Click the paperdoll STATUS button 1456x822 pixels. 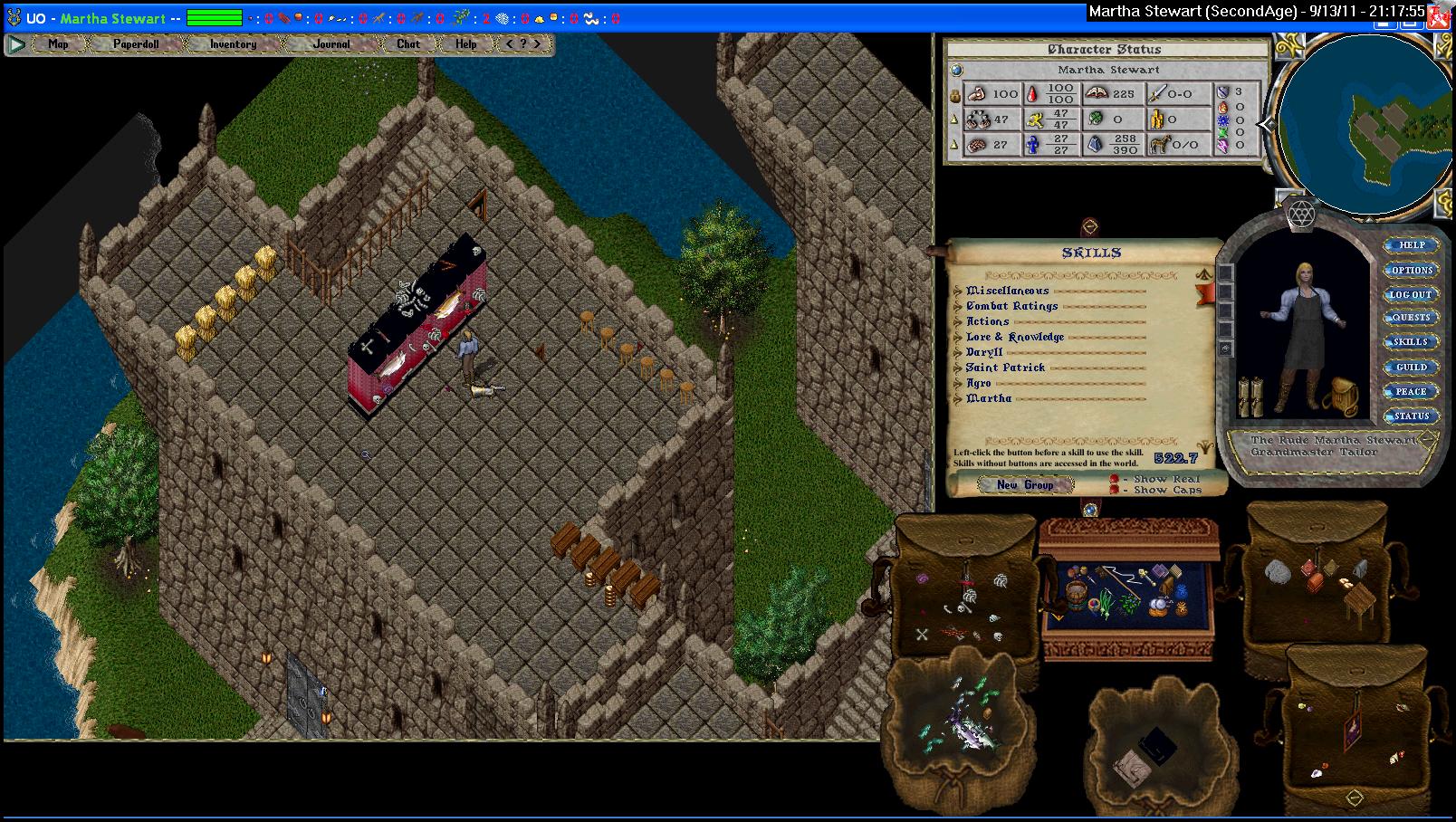1411,416
